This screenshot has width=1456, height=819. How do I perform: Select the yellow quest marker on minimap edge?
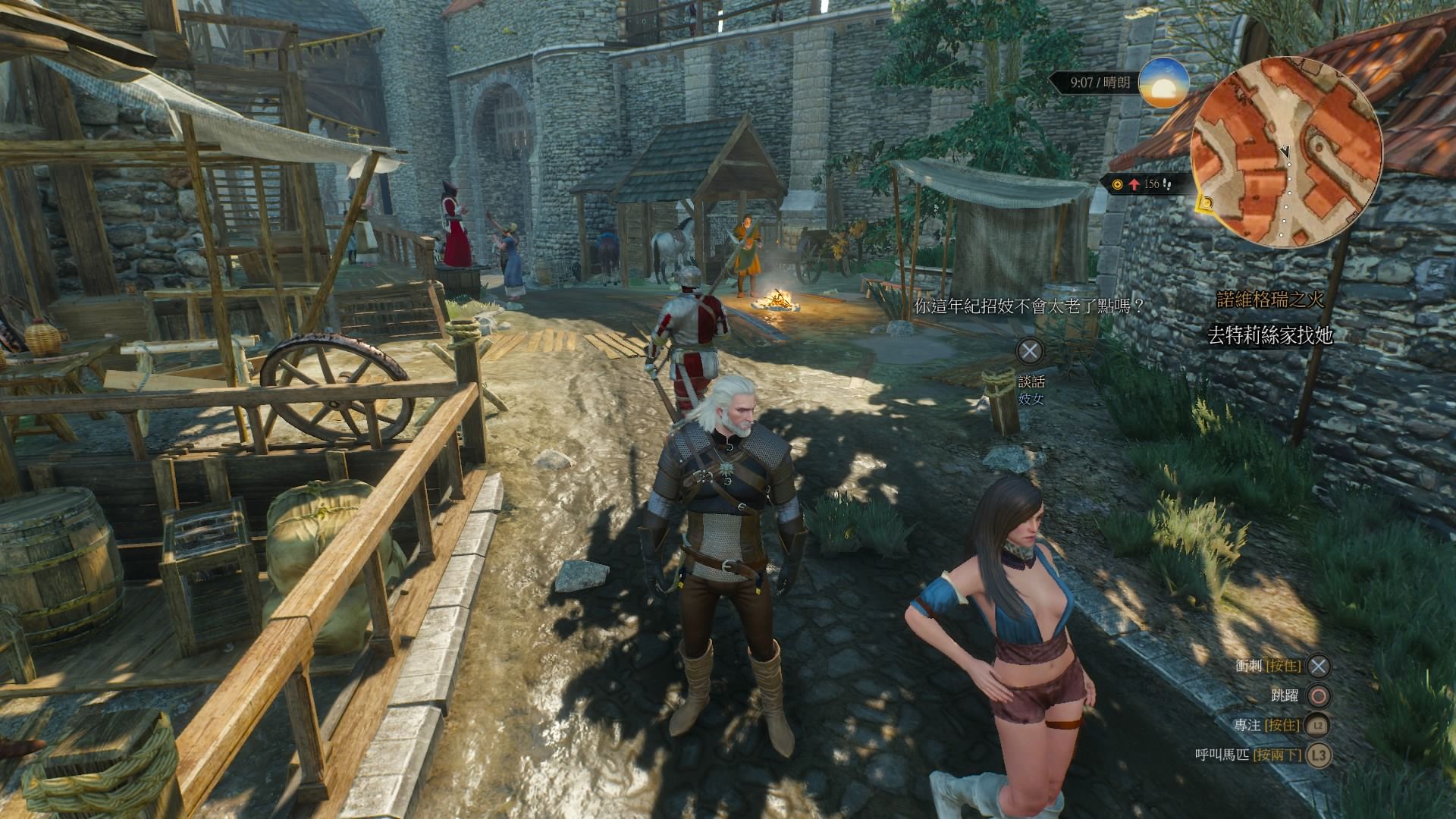point(1206,203)
